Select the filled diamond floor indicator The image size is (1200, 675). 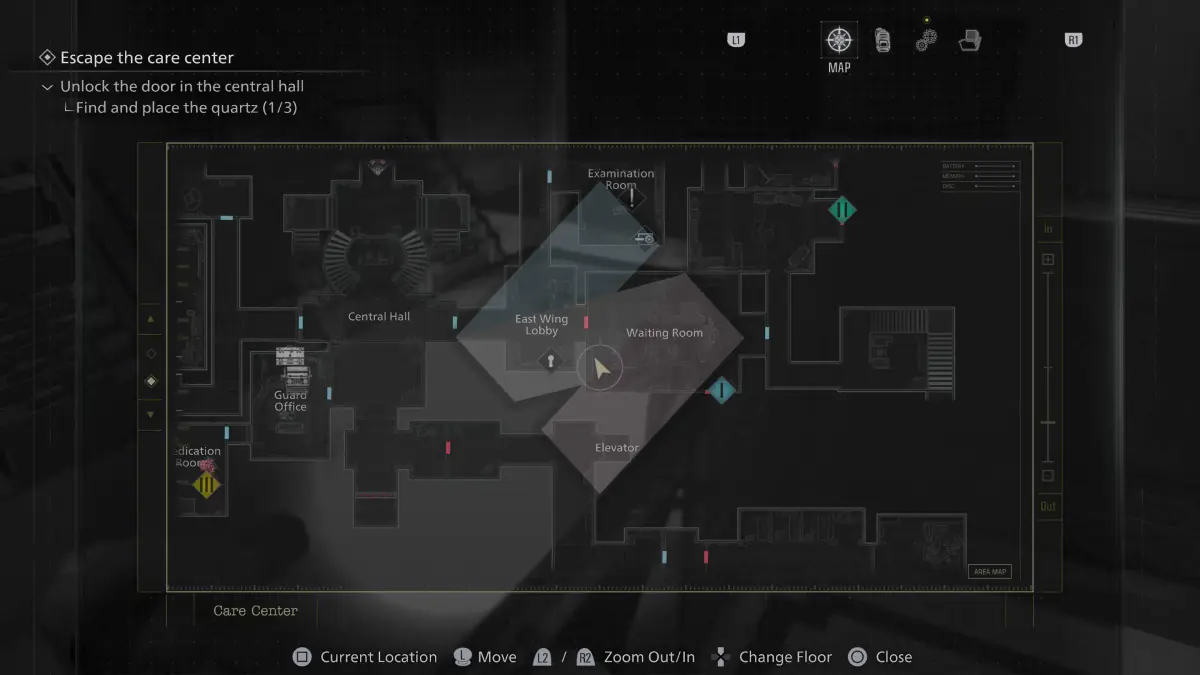pos(151,381)
